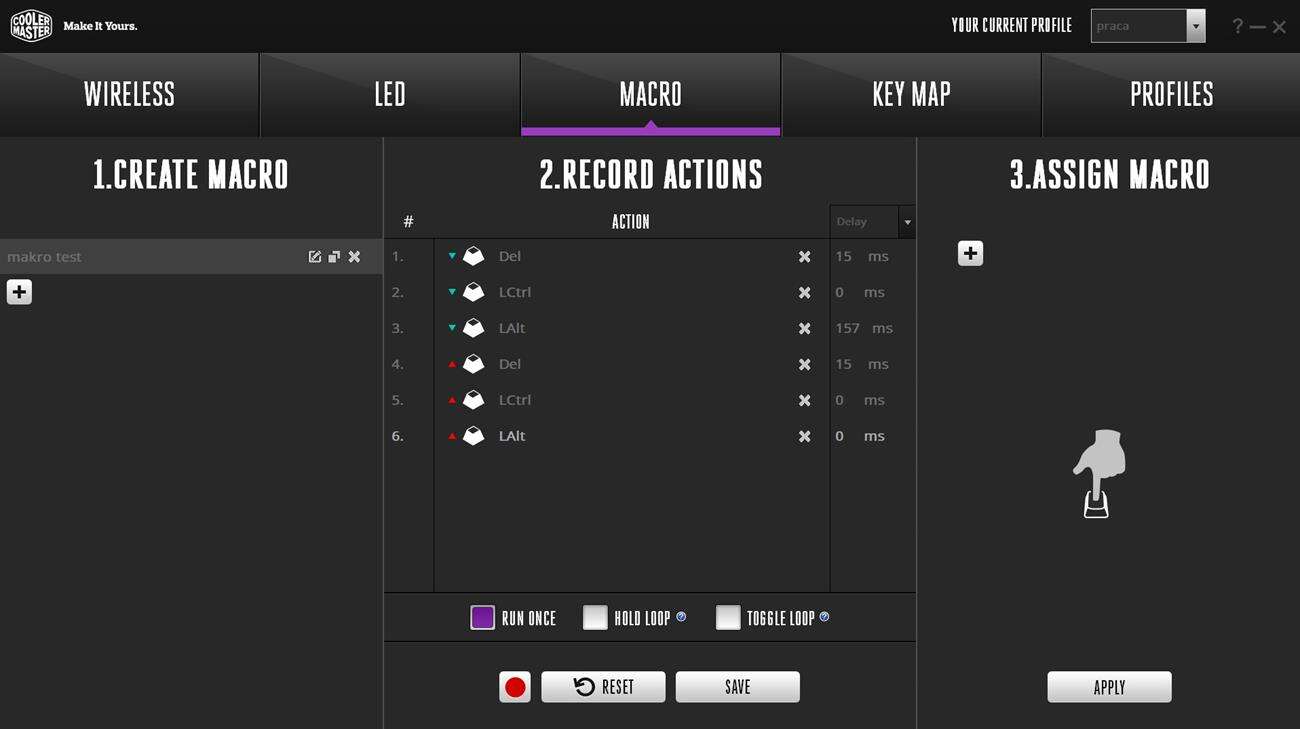Delete the 'makro test' macro with its X icon
This screenshot has height=729, width=1300.
pyautogui.click(x=353, y=256)
